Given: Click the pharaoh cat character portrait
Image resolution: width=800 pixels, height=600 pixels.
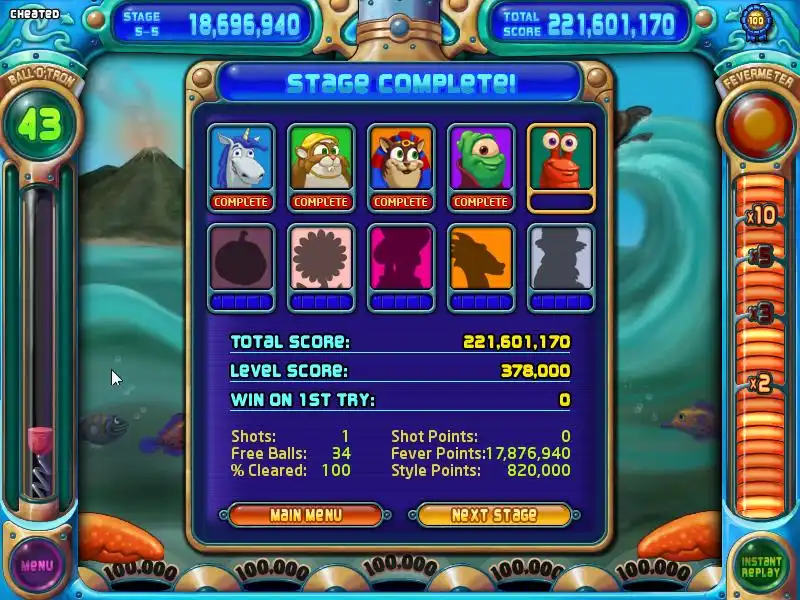Looking at the screenshot, I should (x=401, y=159).
